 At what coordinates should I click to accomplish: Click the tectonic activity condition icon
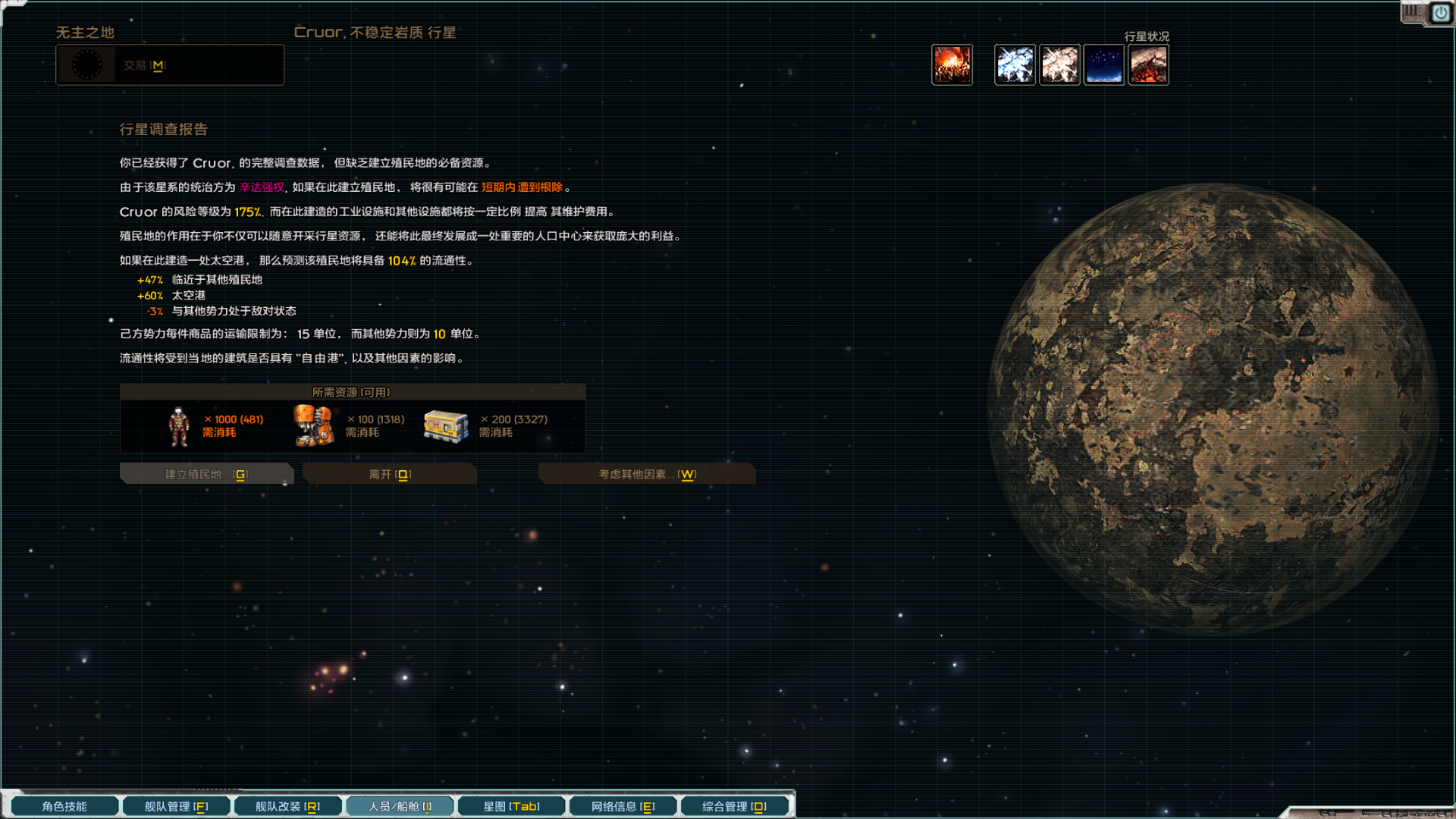[1148, 64]
